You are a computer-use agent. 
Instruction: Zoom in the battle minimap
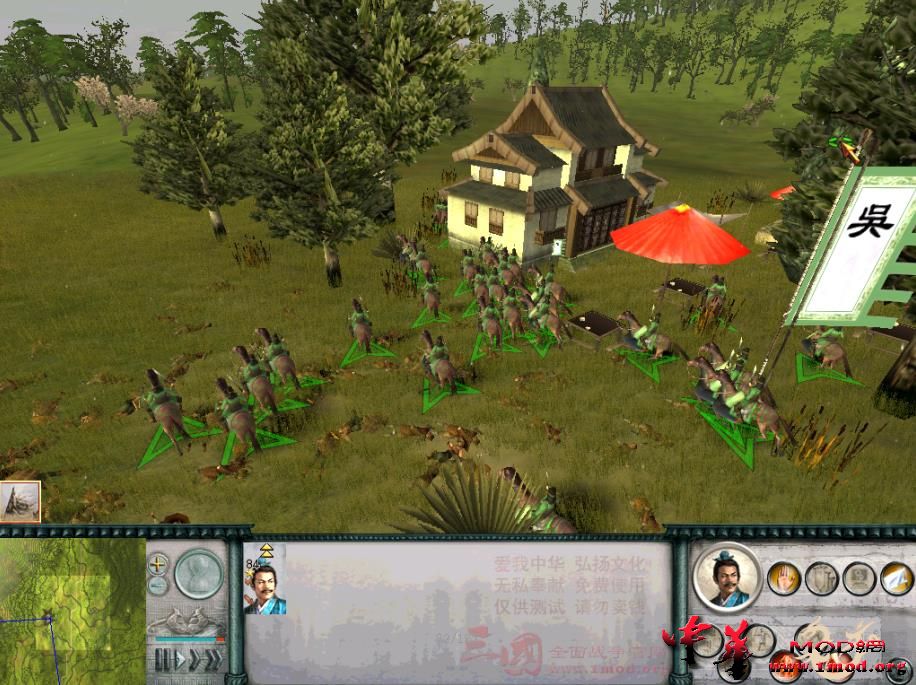[x=158, y=564]
